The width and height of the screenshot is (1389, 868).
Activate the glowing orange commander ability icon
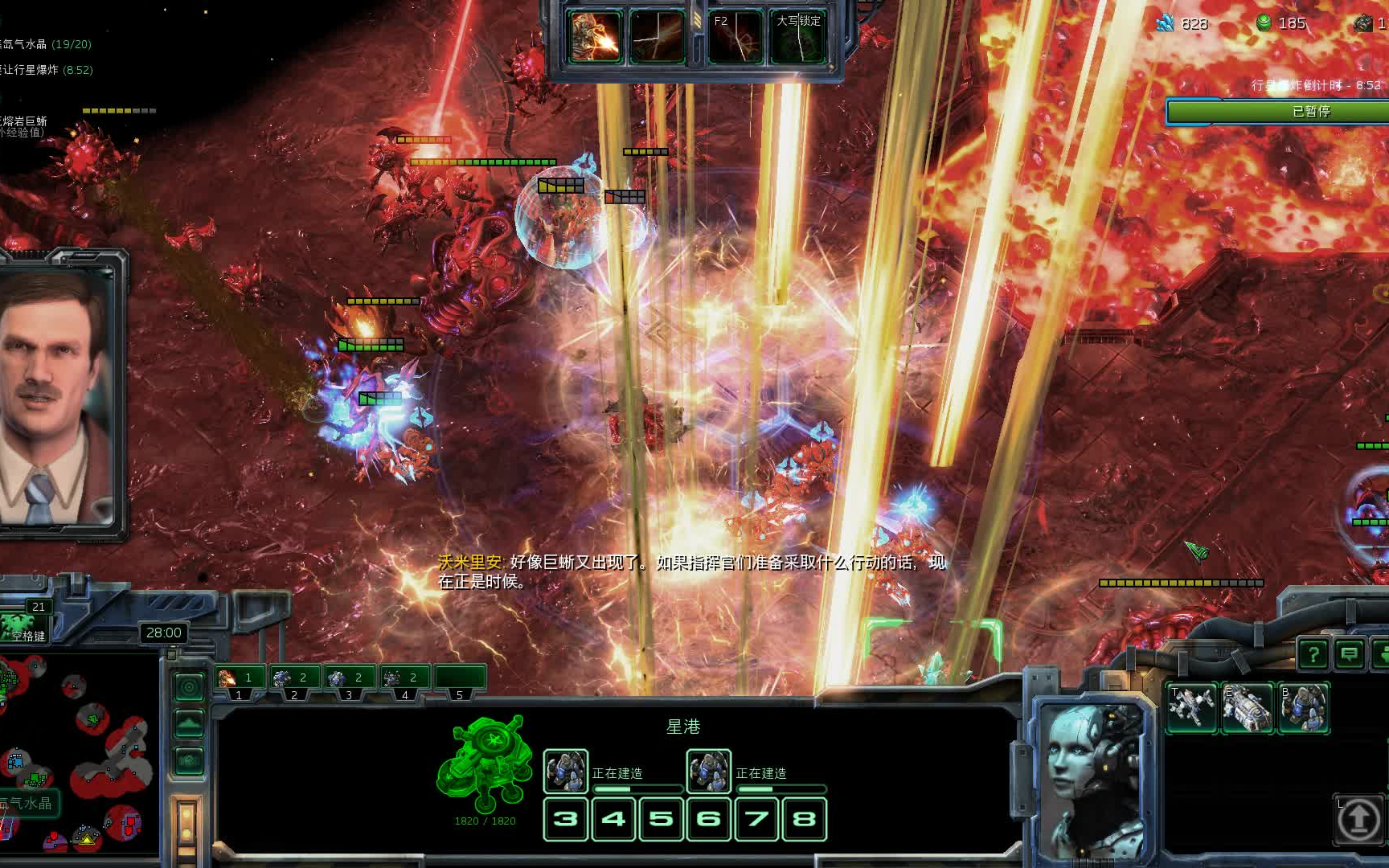(x=595, y=36)
